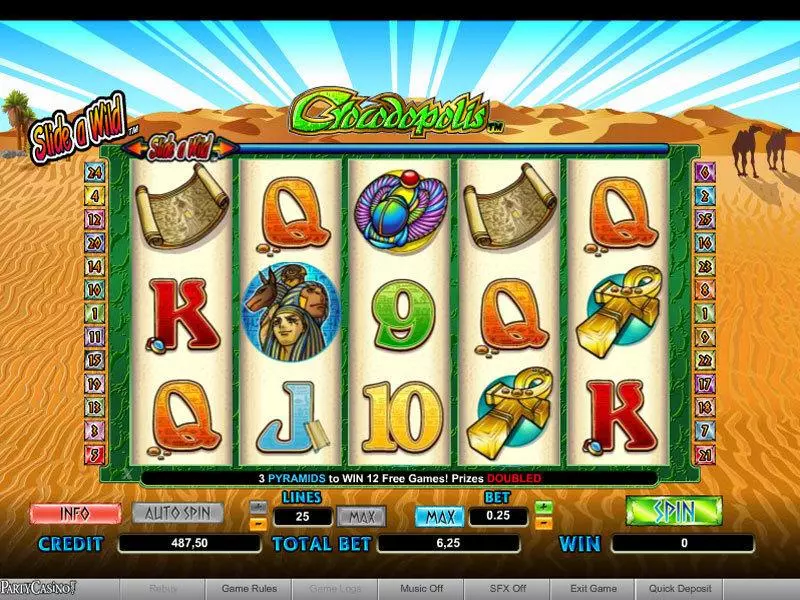Increase the bet amount with the plus button

click(x=544, y=508)
